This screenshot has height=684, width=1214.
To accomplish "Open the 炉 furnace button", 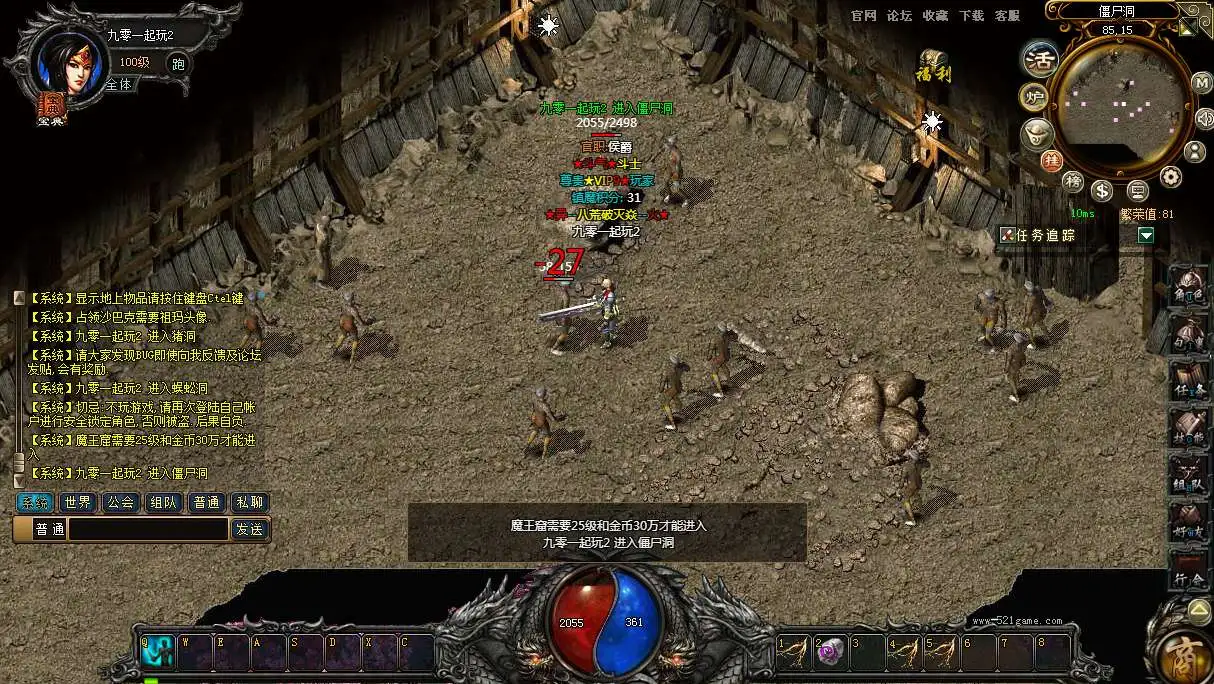I will [x=1034, y=97].
